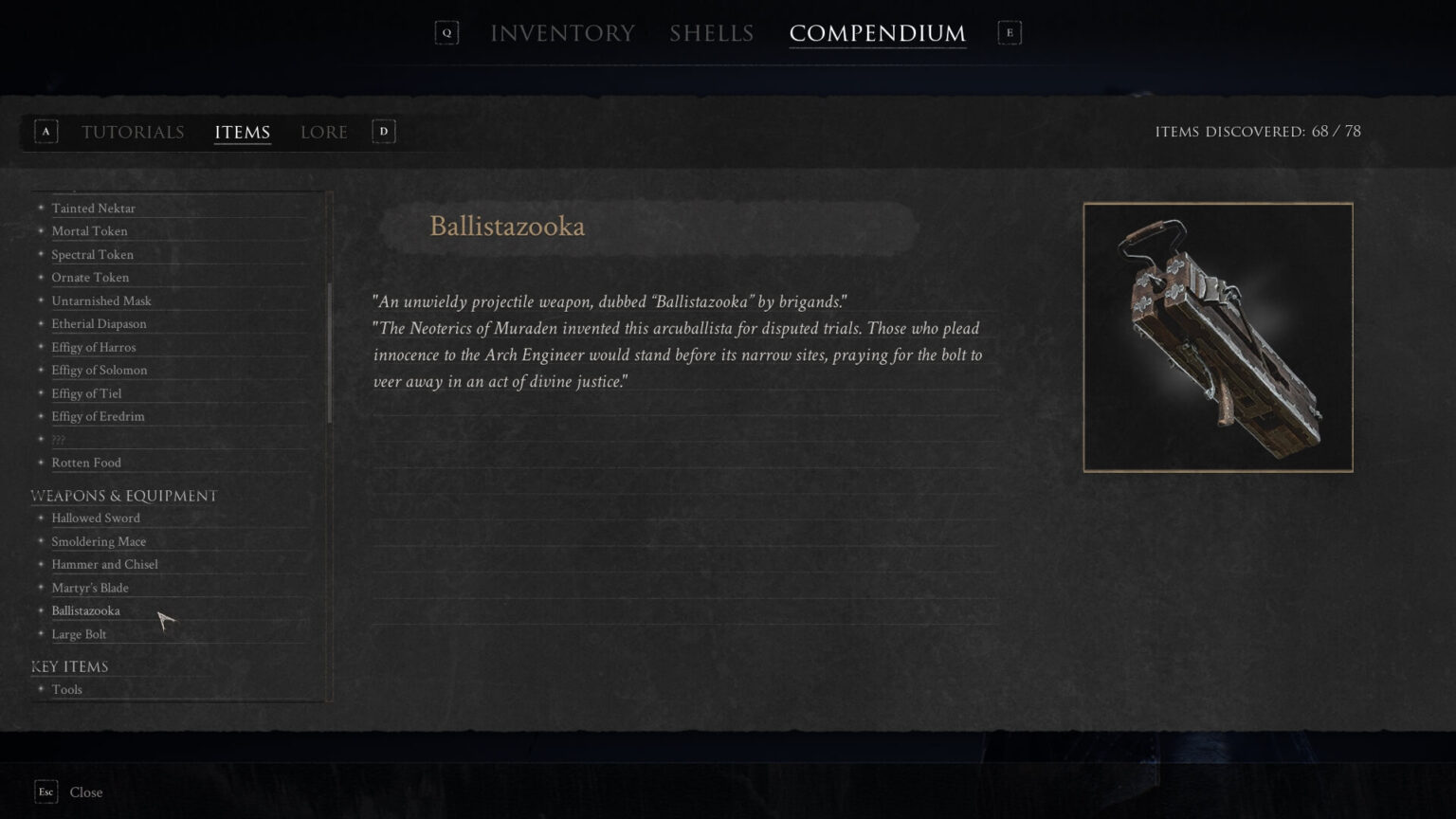
Task: Switch to the Inventory tab
Action: point(562,33)
